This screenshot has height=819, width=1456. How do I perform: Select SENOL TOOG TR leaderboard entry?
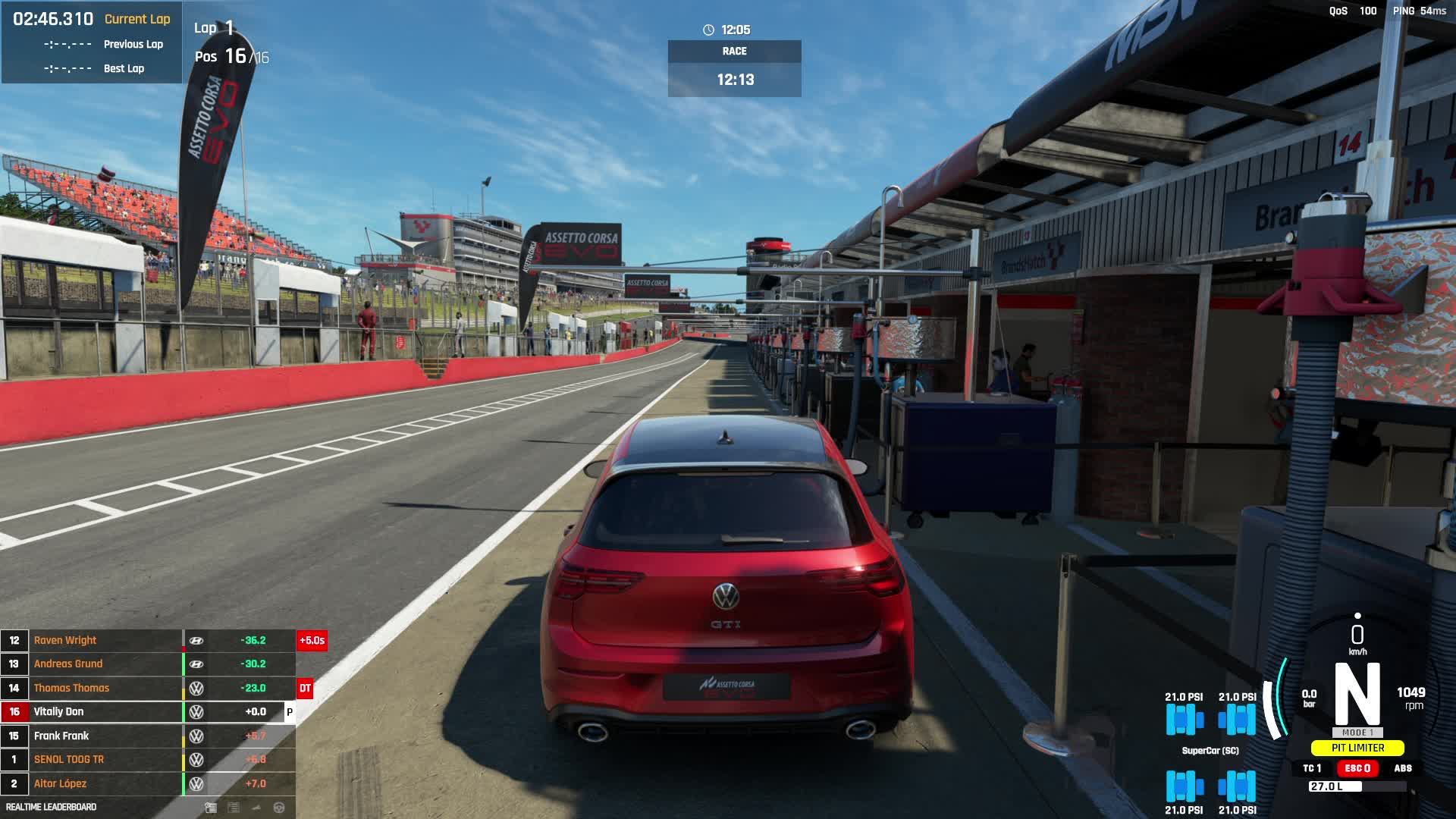[x=69, y=759]
